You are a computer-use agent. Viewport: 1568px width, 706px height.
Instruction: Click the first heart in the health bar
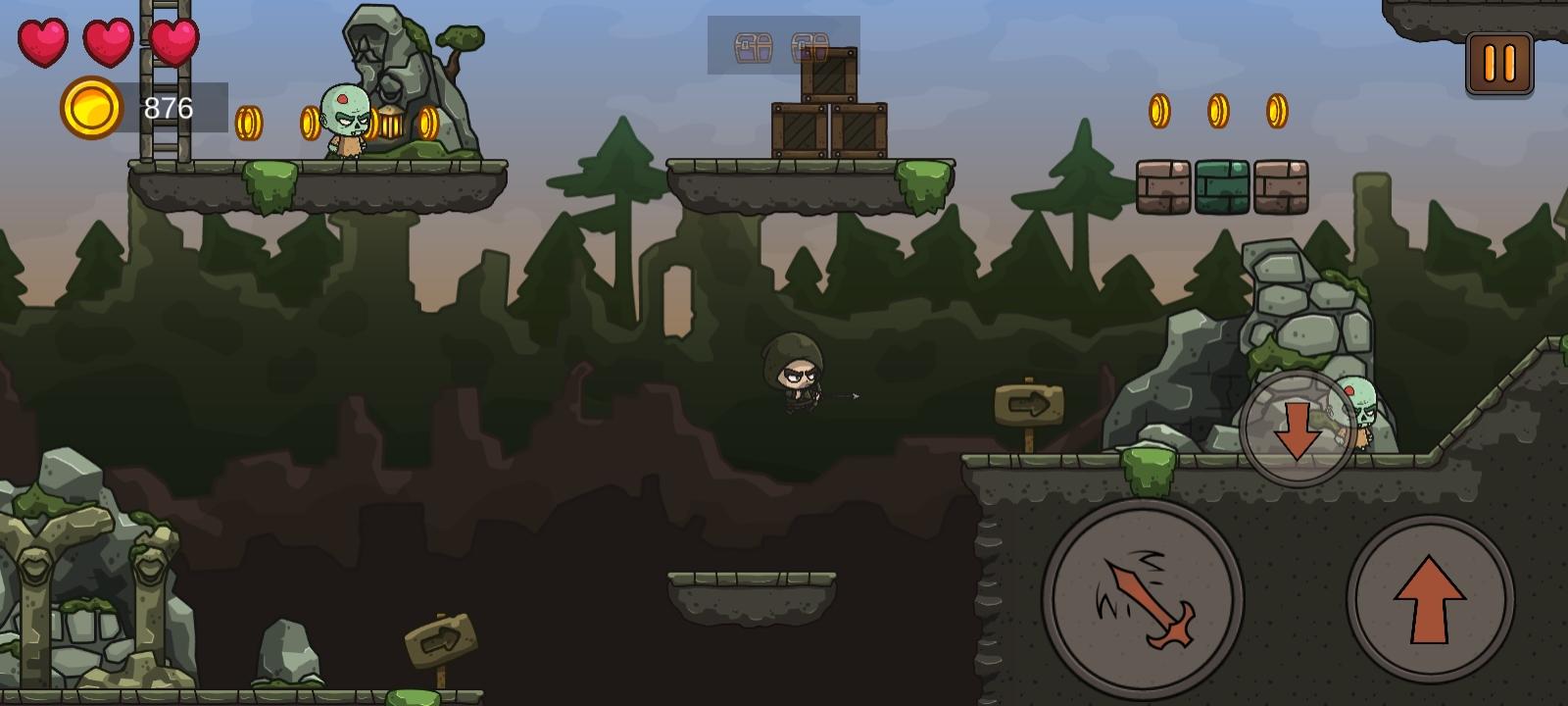43,44
